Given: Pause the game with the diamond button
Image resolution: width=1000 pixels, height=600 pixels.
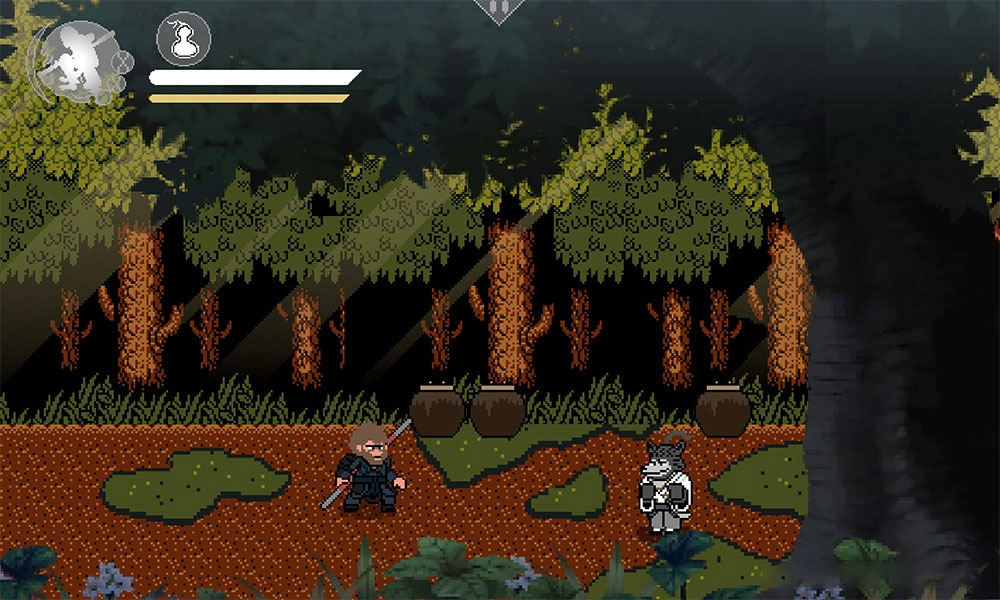Looking at the screenshot, I should [499, 8].
